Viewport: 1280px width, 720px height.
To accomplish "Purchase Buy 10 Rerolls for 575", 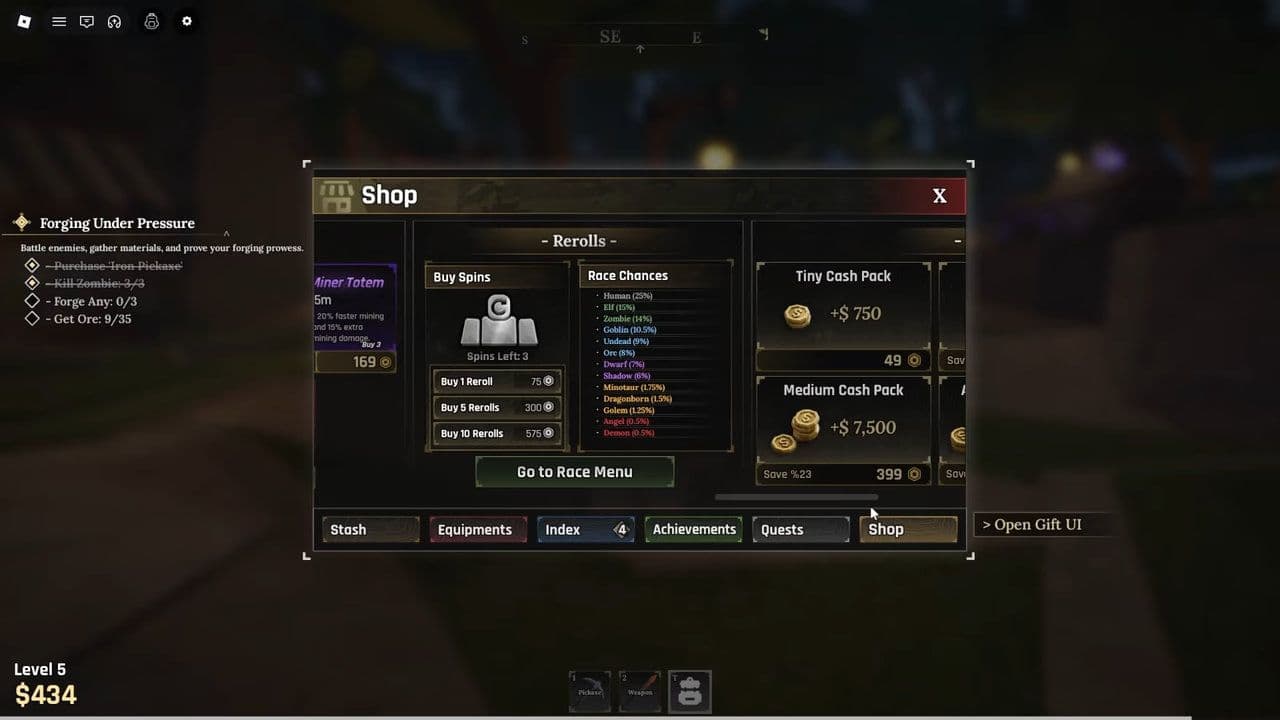I will click(496, 432).
